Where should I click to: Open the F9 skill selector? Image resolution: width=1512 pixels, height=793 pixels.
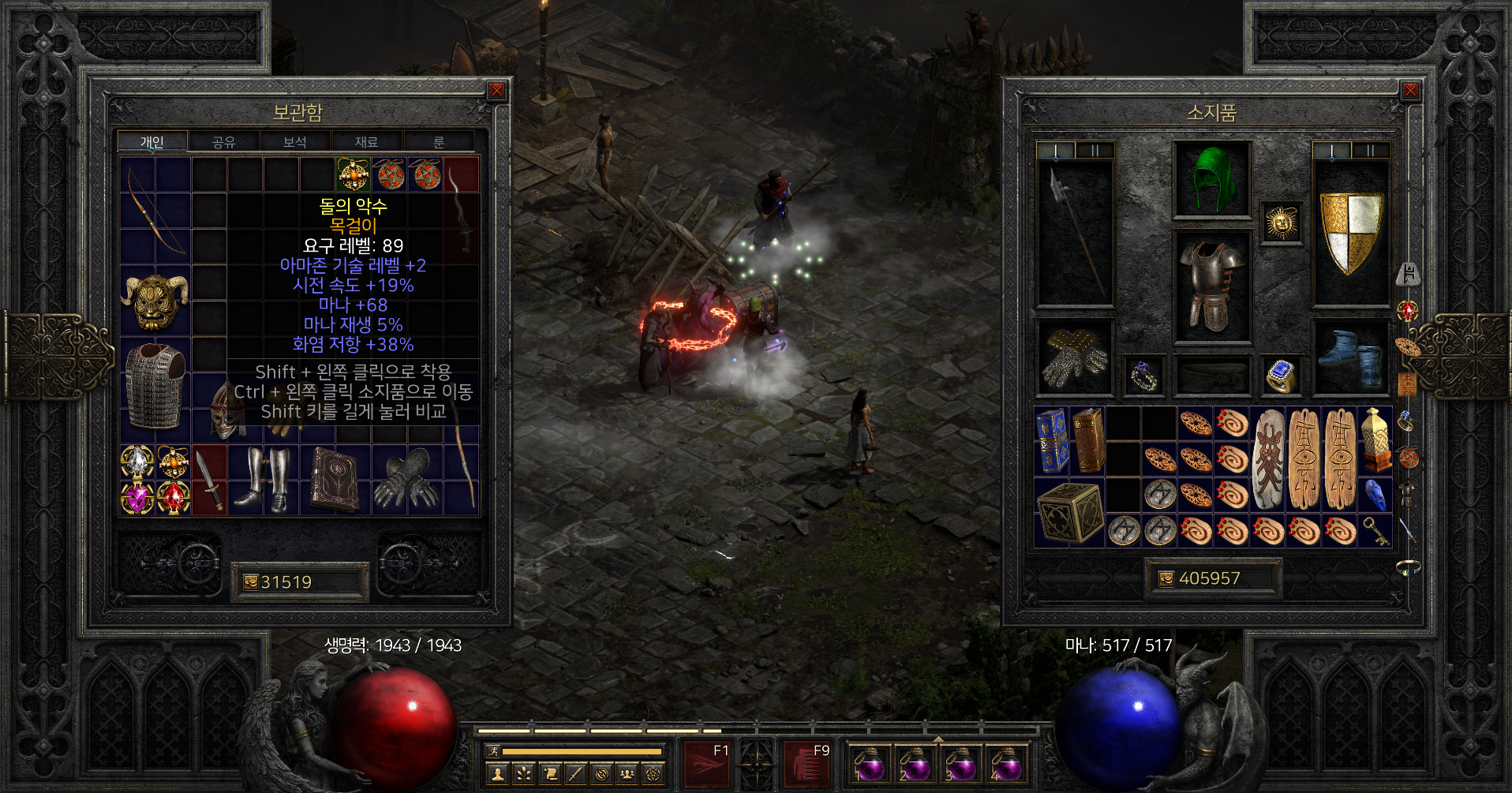click(x=806, y=764)
